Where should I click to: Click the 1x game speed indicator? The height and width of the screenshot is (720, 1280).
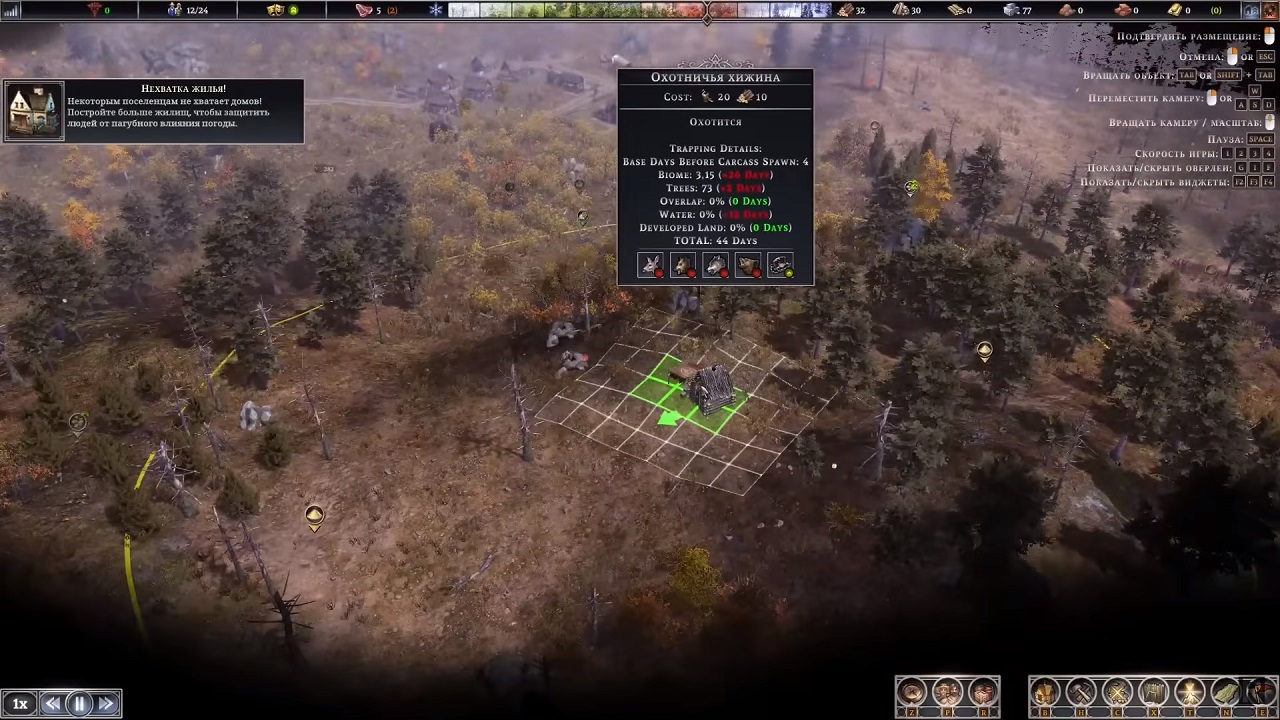point(19,704)
